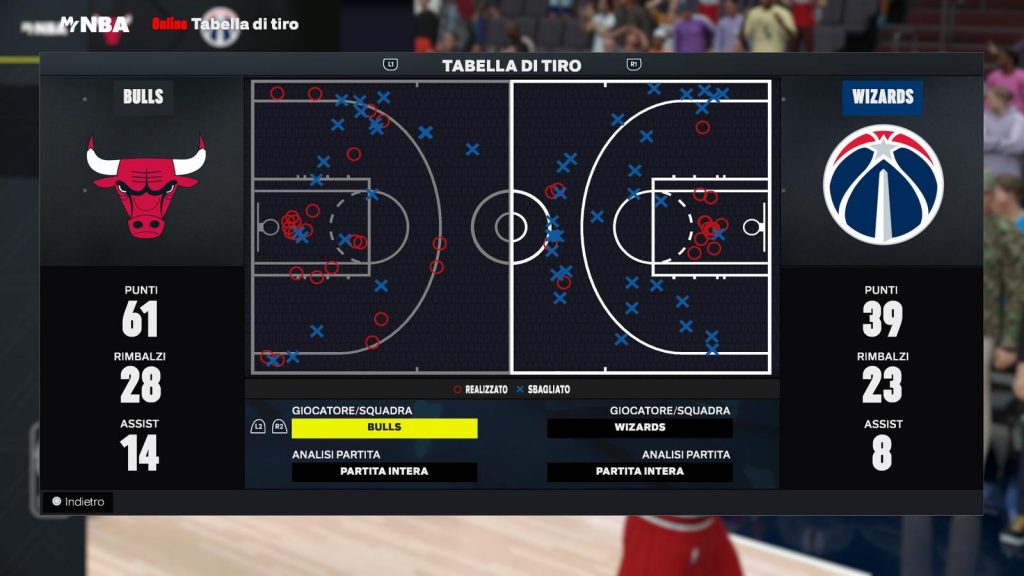Select the highlighted BULLS player/team selector

pyautogui.click(x=384, y=428)
